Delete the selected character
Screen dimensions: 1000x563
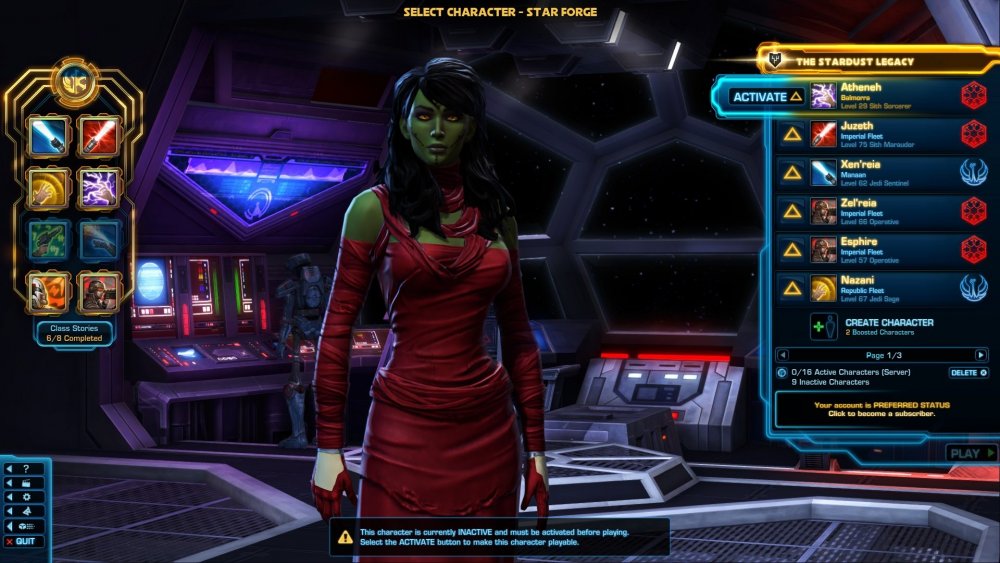click(x=968, y=373)
